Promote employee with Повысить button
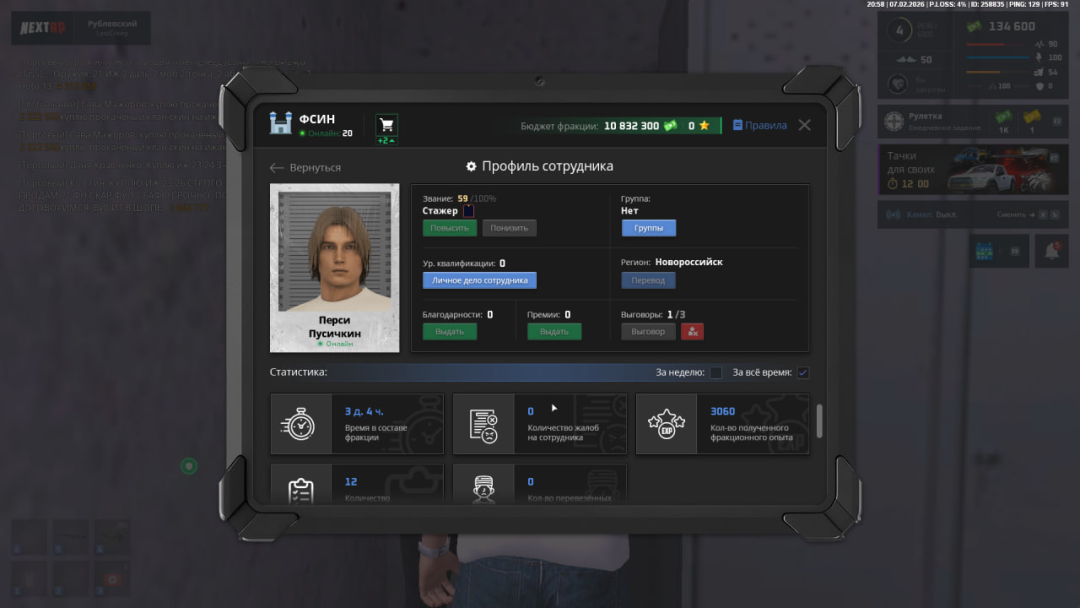Screen dimensions: 1080x608 [449, 228]
